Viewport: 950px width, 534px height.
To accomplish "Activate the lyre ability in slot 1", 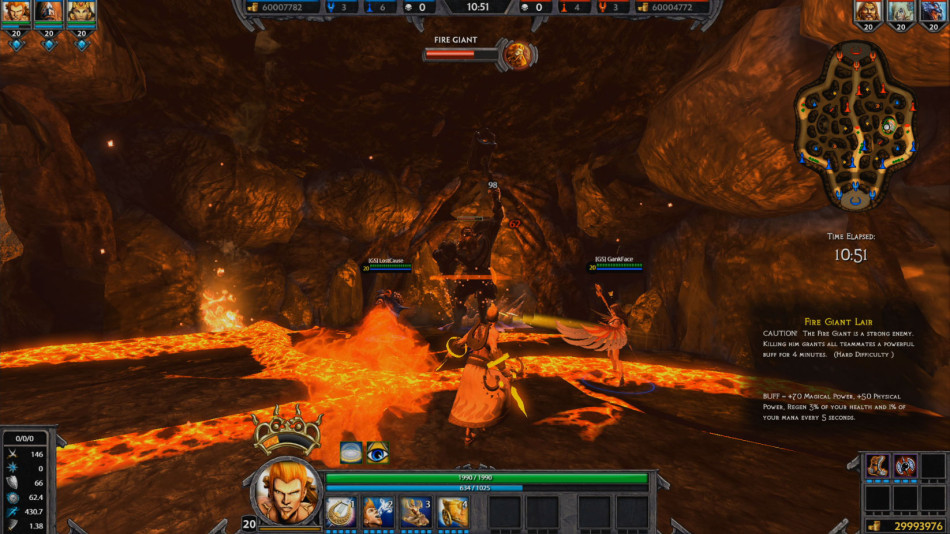I will tap(340, 512).
